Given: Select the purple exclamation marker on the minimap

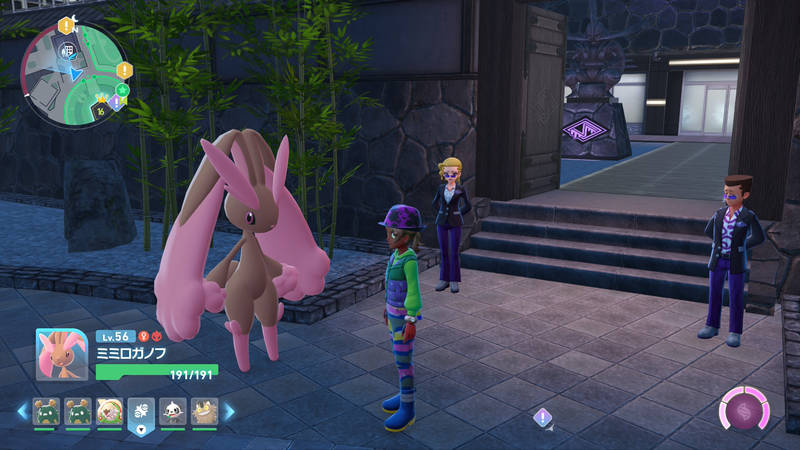Looking at the screenshot, I should point(116,102).
